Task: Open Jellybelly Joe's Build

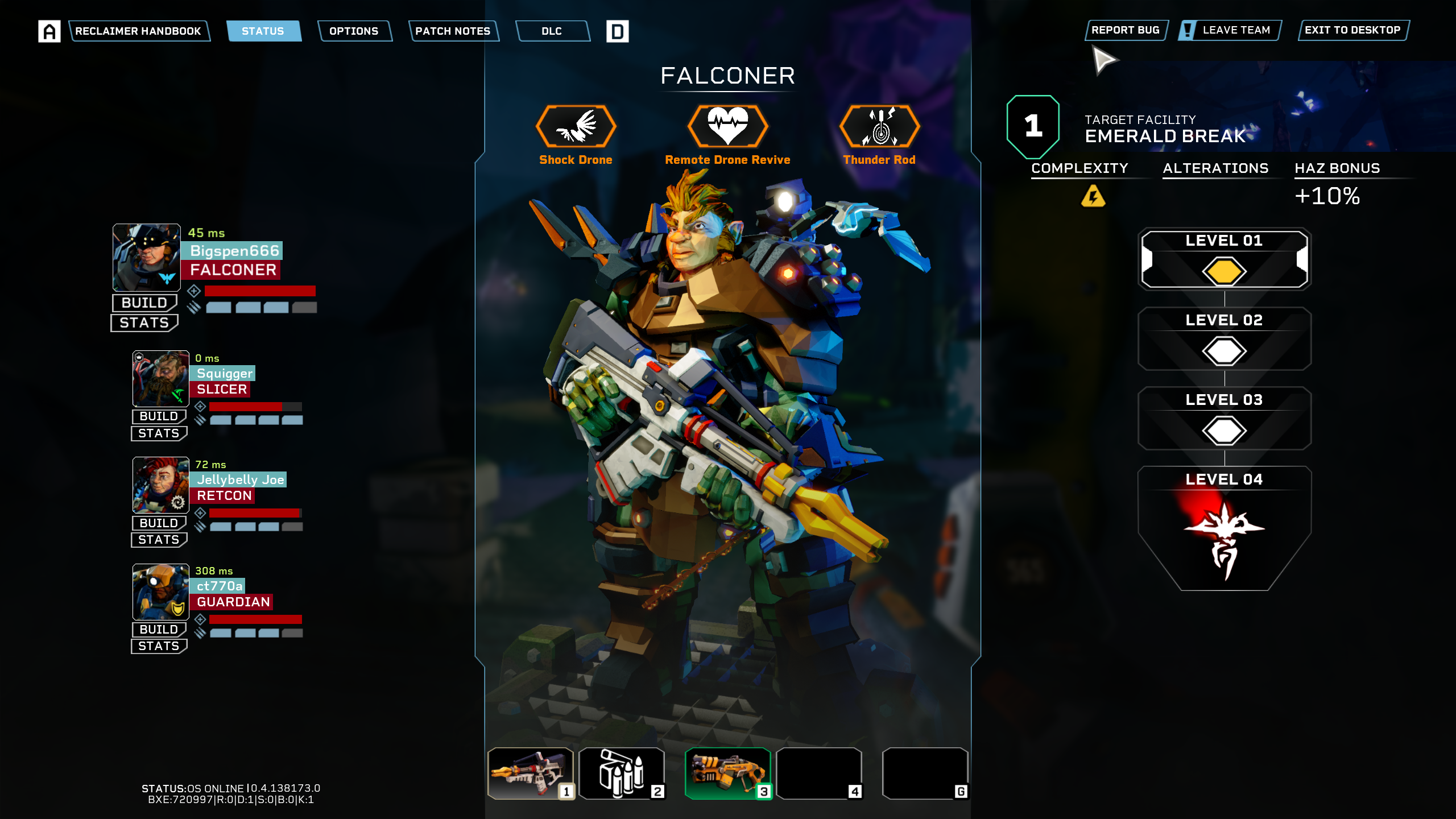Action: click(159, 523)
